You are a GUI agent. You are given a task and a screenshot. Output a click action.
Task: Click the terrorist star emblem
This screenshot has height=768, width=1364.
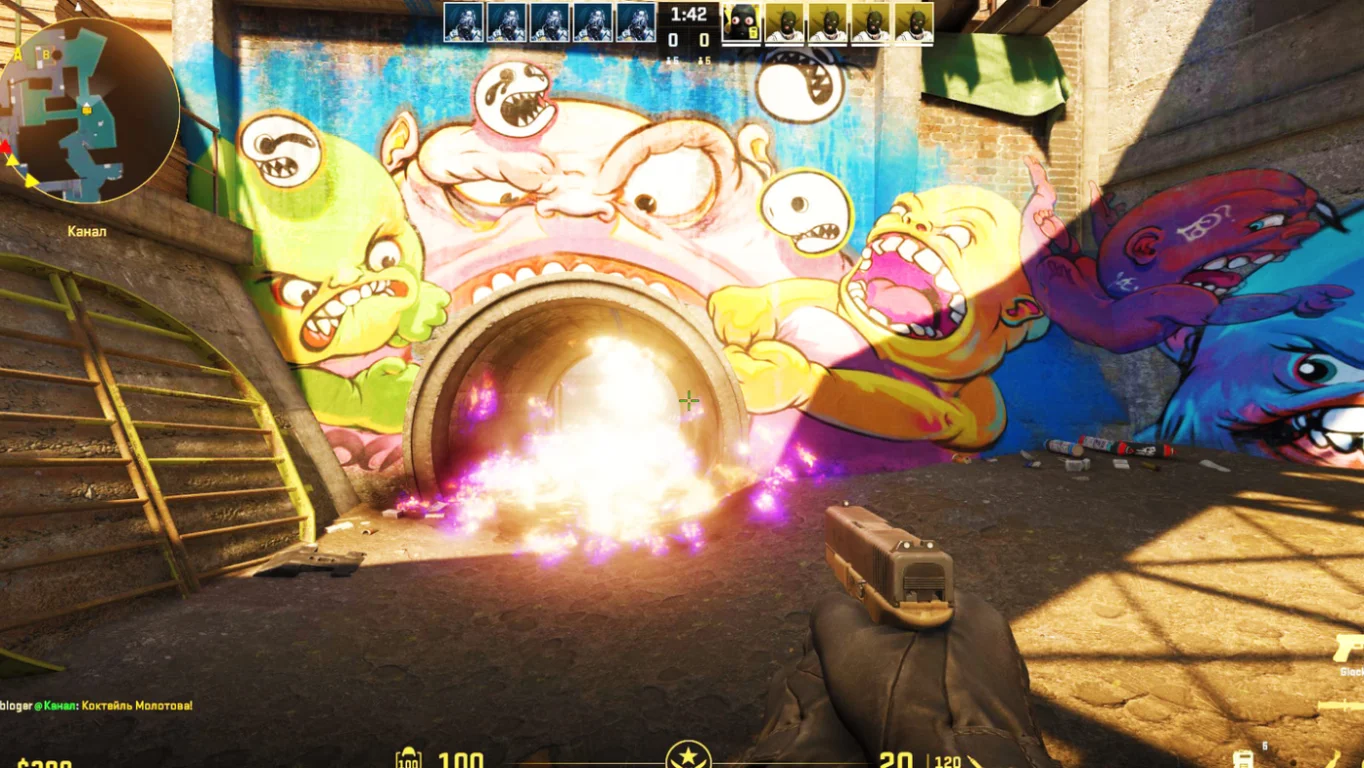coord(688,756)
